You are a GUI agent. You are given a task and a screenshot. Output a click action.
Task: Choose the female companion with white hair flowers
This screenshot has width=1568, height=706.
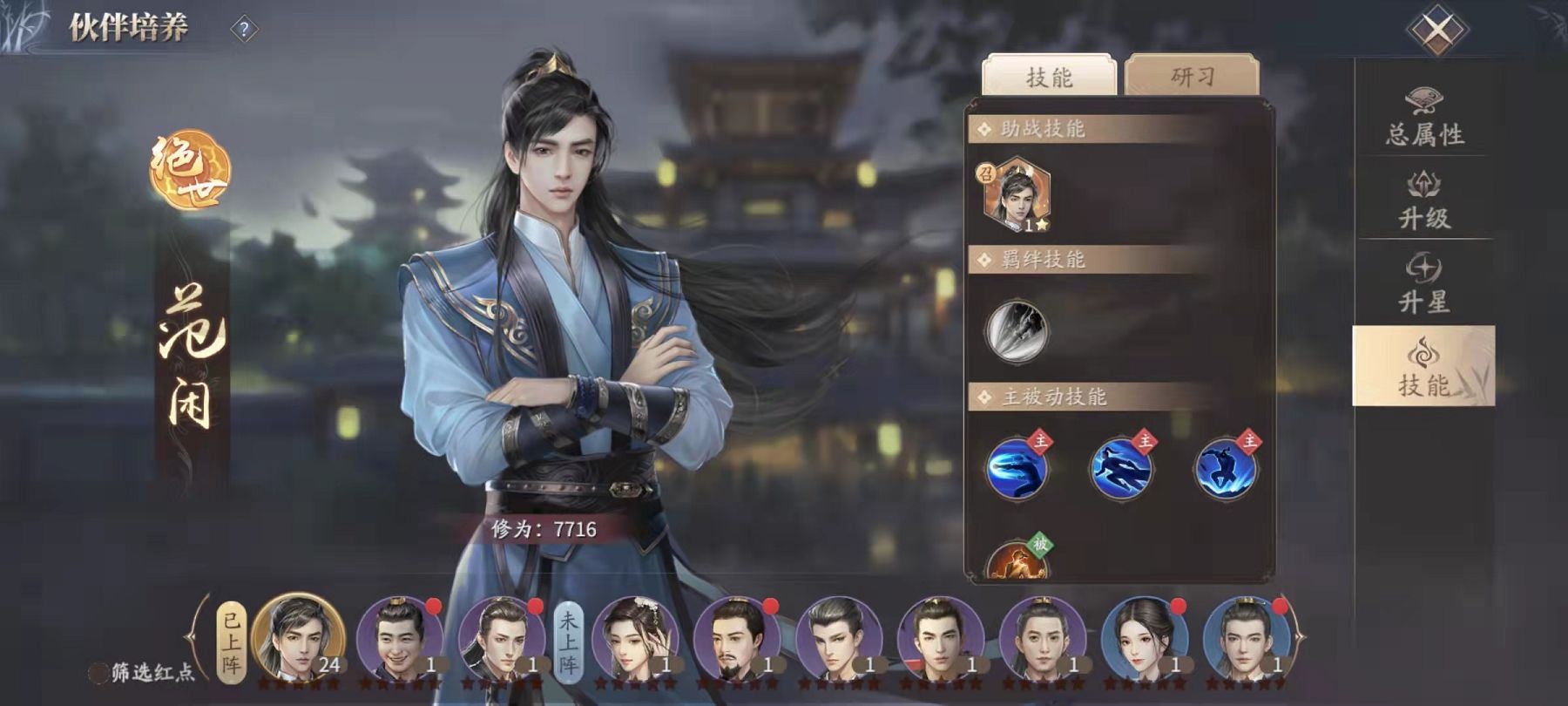[x=635, y=639]
